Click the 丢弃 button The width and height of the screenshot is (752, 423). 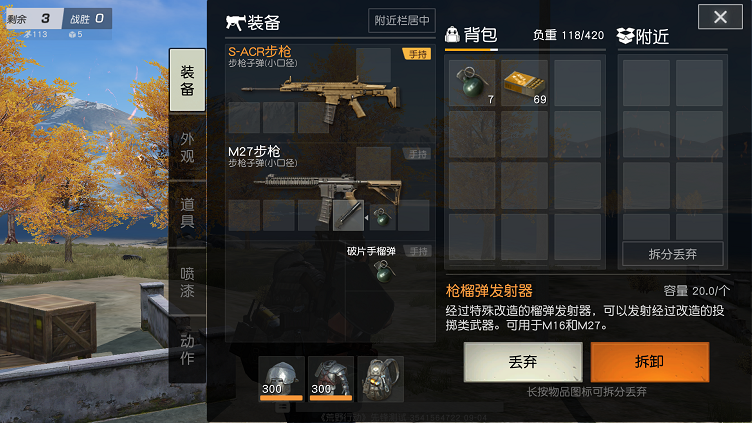click(522, 362)
